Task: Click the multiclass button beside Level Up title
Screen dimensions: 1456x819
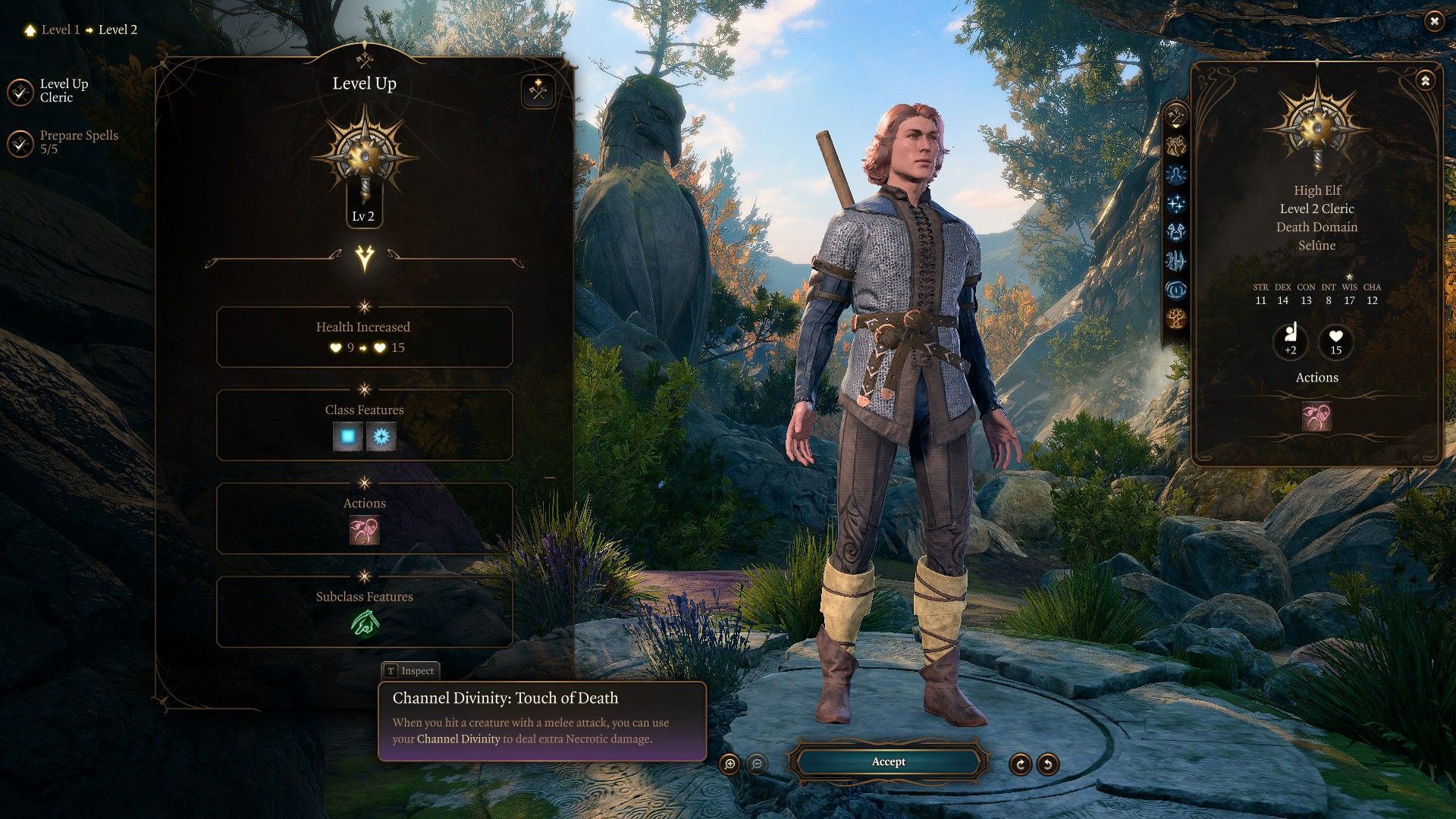Action: (538, 92)
